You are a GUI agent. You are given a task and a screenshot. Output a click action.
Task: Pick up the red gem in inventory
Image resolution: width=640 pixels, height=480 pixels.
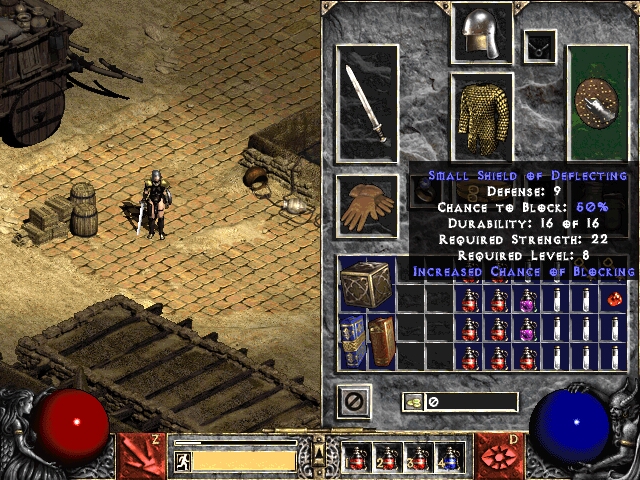(x=616, y=299)
